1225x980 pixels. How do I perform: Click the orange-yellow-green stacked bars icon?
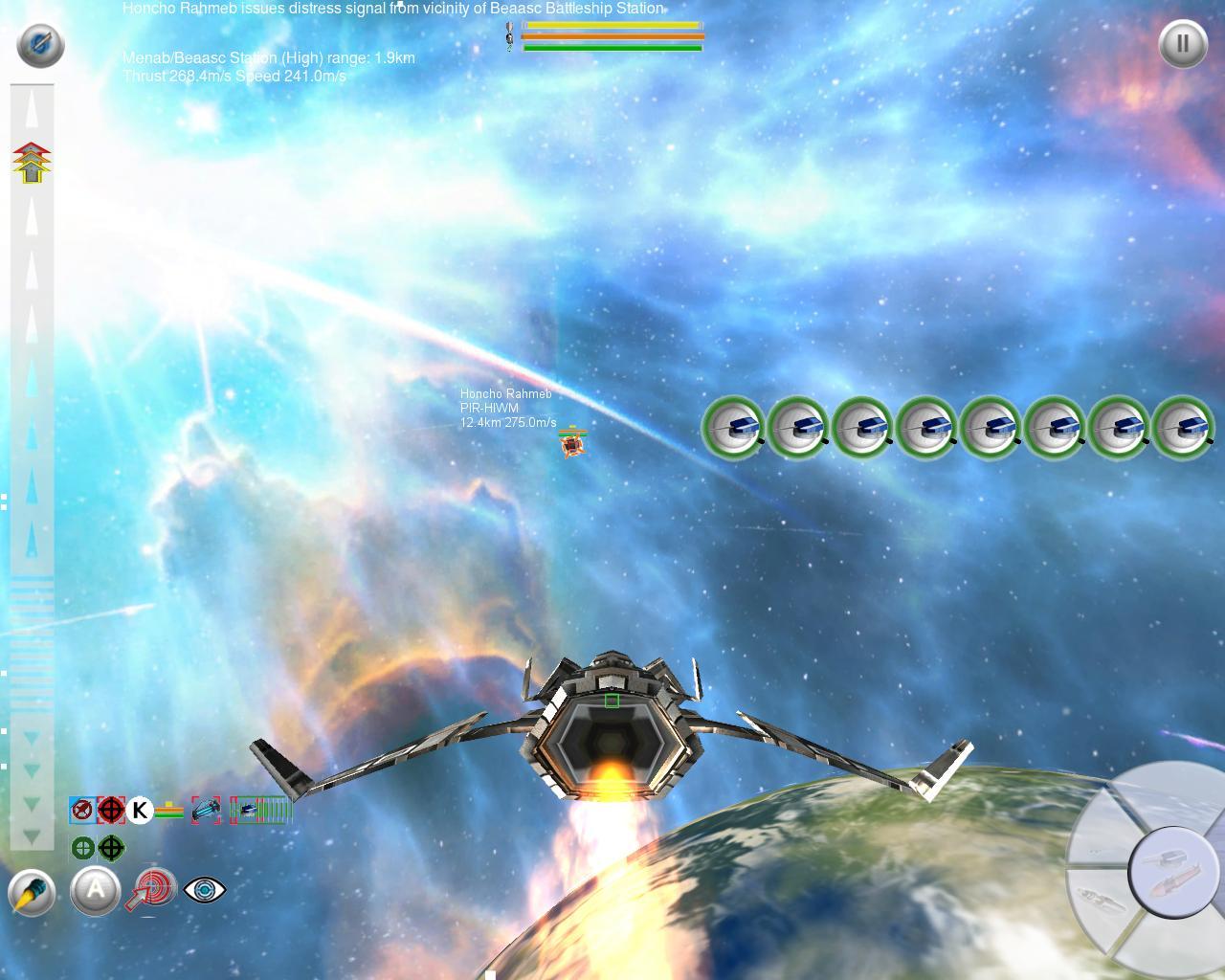point(169,811)
